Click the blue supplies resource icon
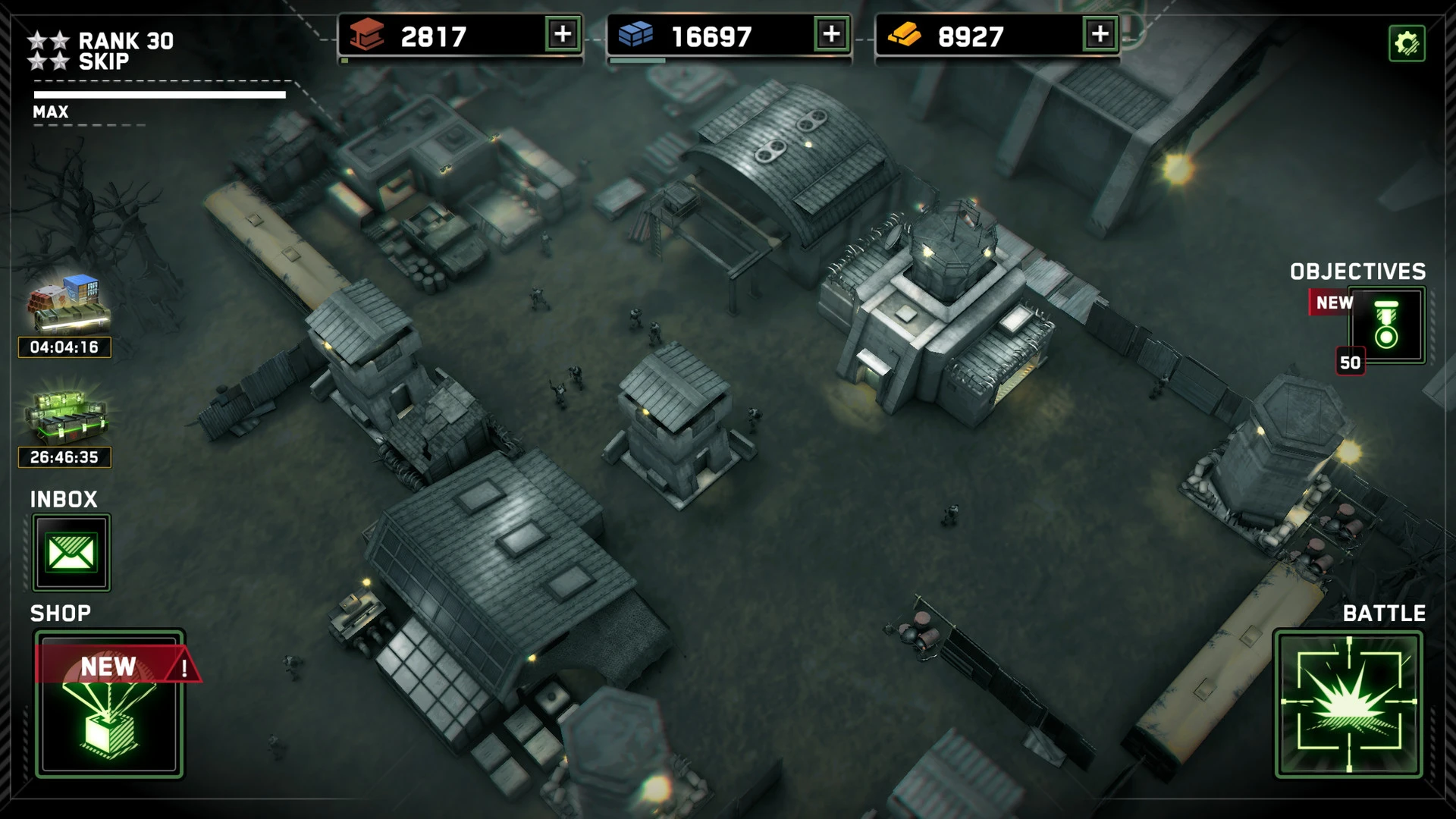Screen dimensions: 1456x819 click(635, 33)
